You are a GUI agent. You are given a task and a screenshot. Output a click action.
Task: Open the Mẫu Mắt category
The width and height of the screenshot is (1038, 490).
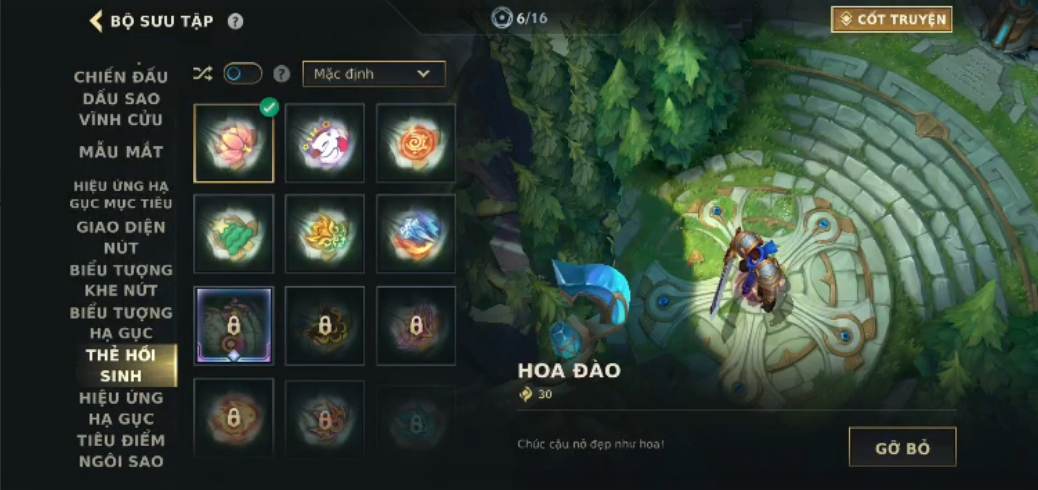point(121,152)
